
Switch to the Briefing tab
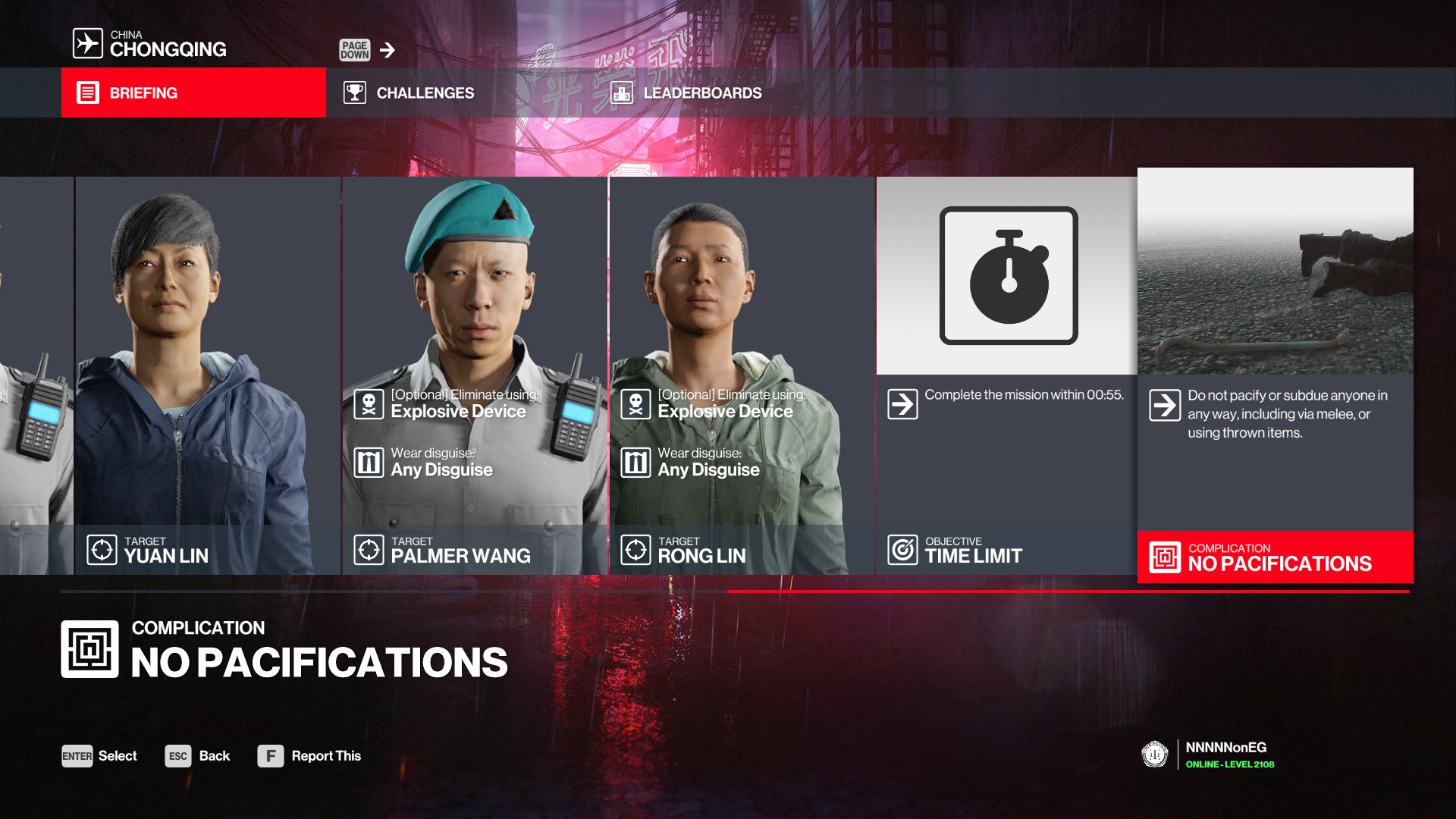[193, 93]
